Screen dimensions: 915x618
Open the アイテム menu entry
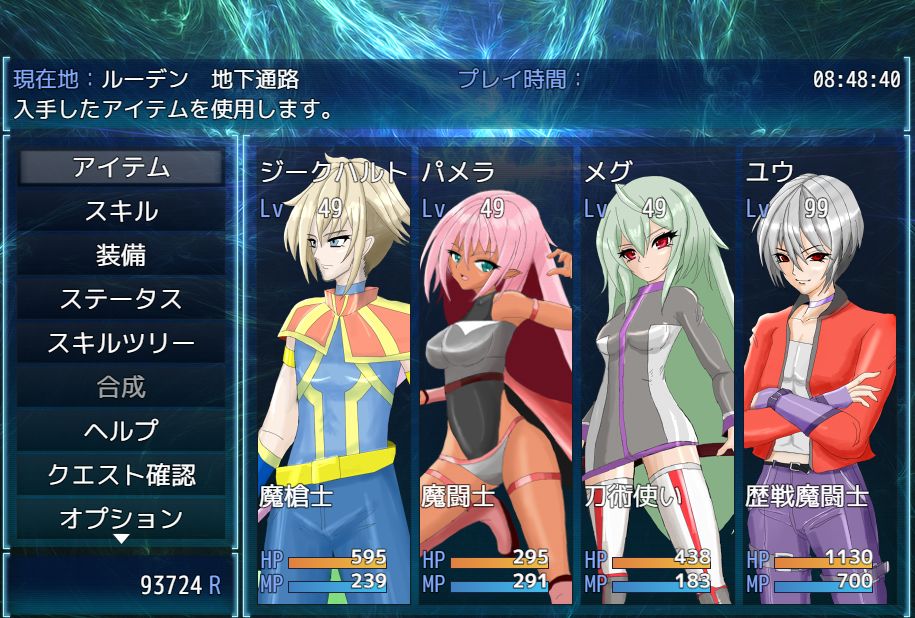pos(121,167)
